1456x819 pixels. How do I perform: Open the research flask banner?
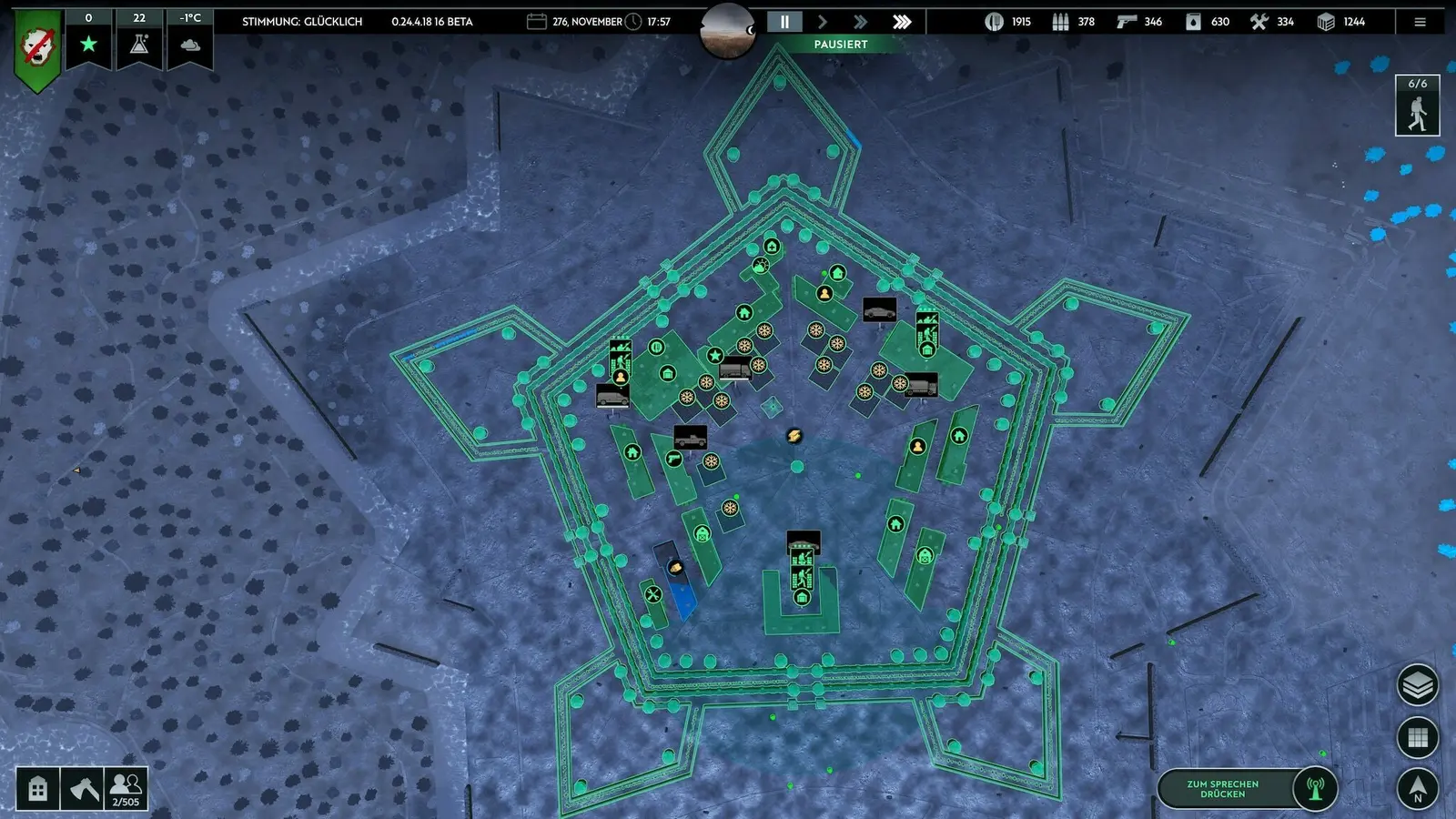click(x=139, y=39)
